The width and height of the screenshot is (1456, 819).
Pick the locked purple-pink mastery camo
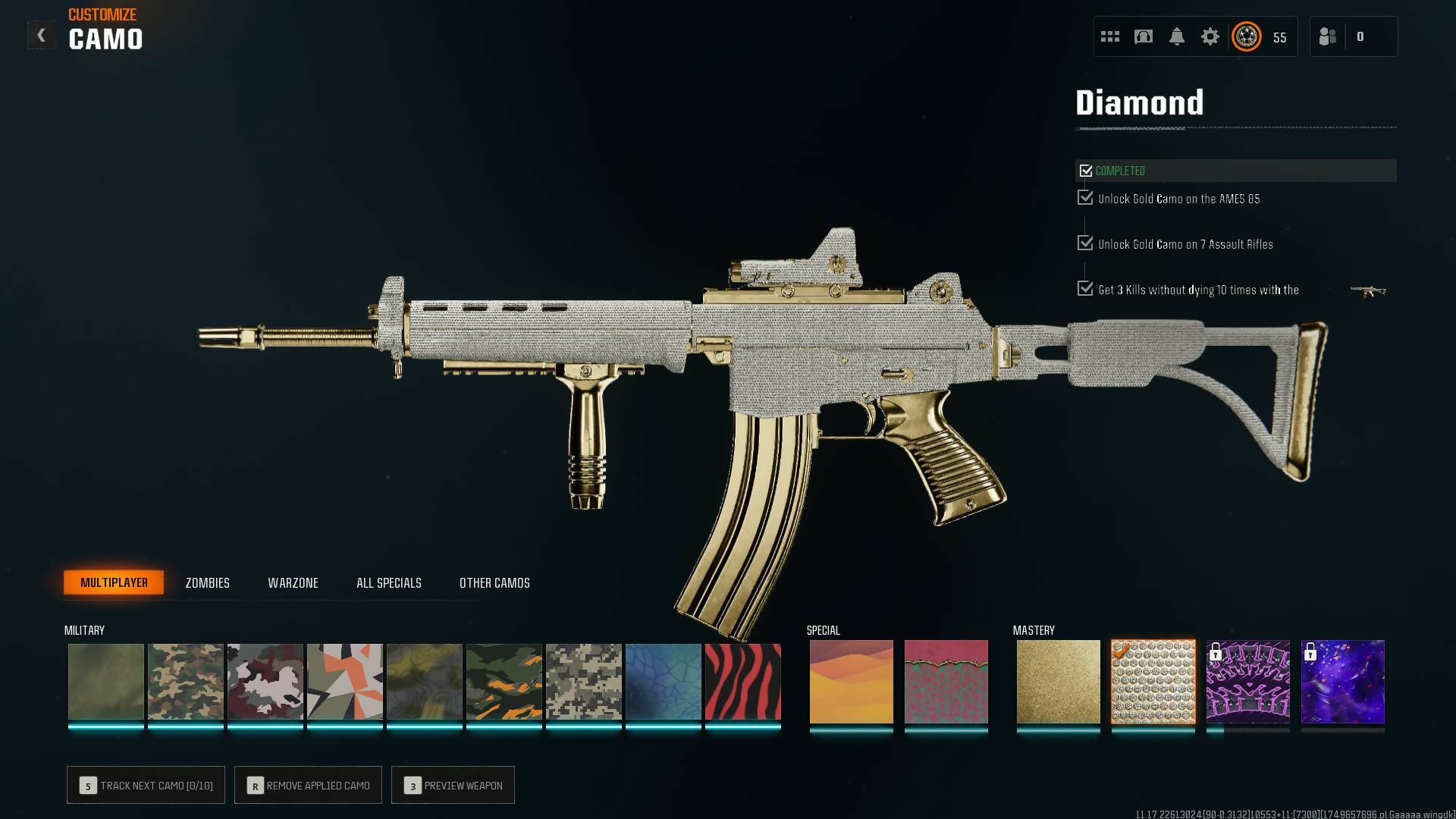1247,681
